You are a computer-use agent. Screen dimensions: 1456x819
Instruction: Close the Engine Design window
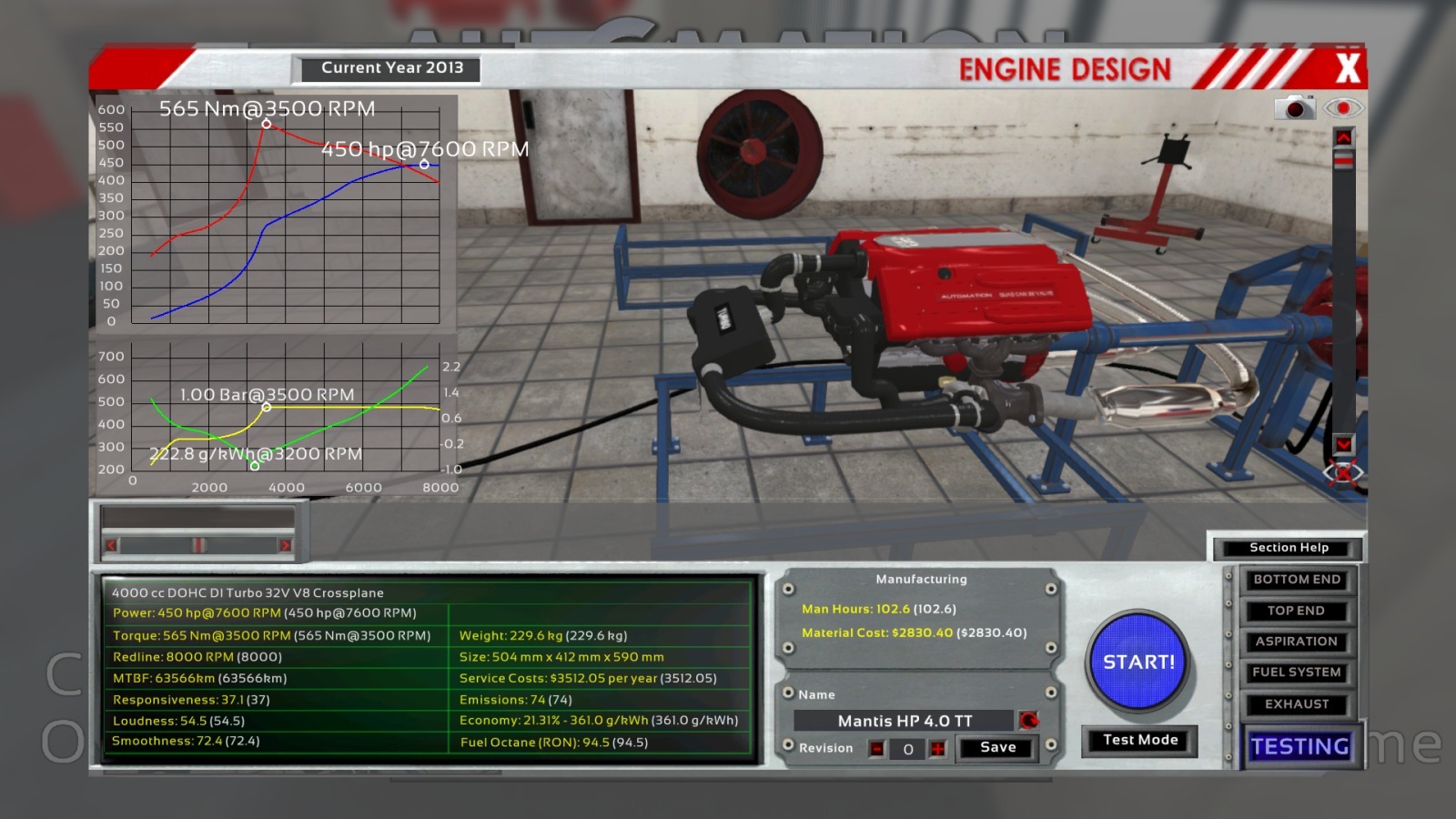1348,68
